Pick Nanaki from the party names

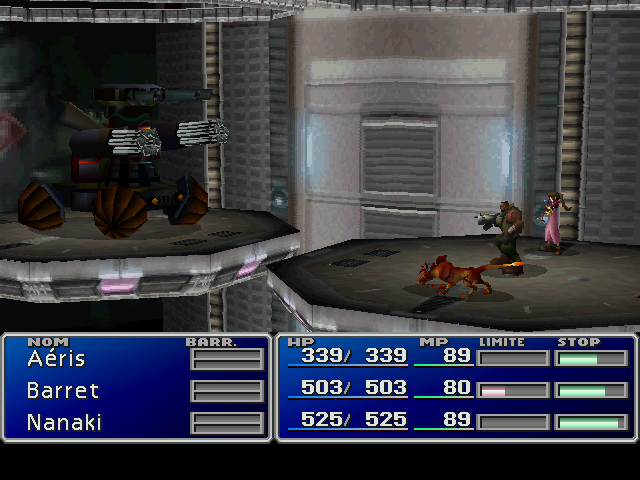[x=65, y=422]
